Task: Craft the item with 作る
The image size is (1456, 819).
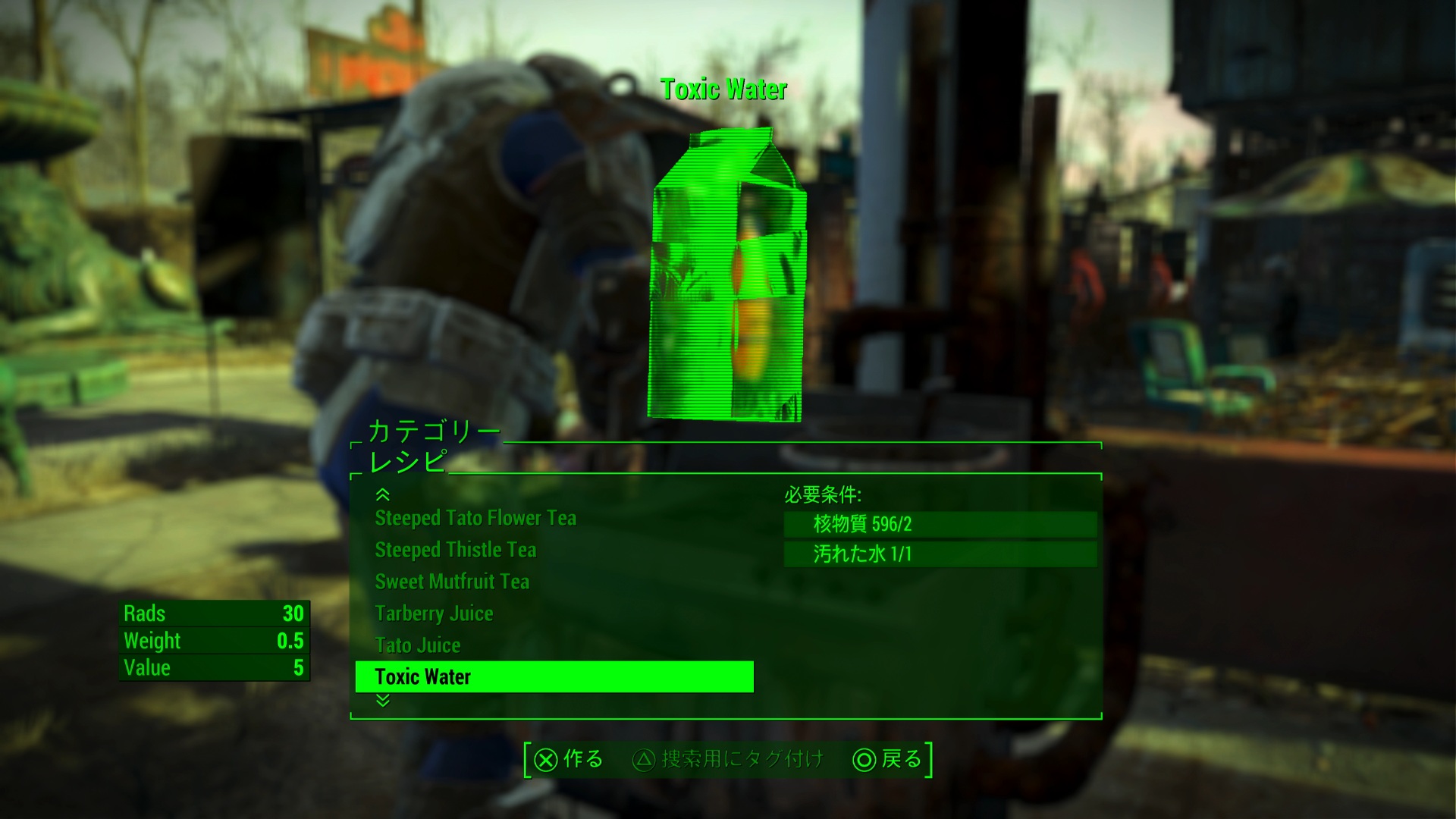Action: coord(570,759)
